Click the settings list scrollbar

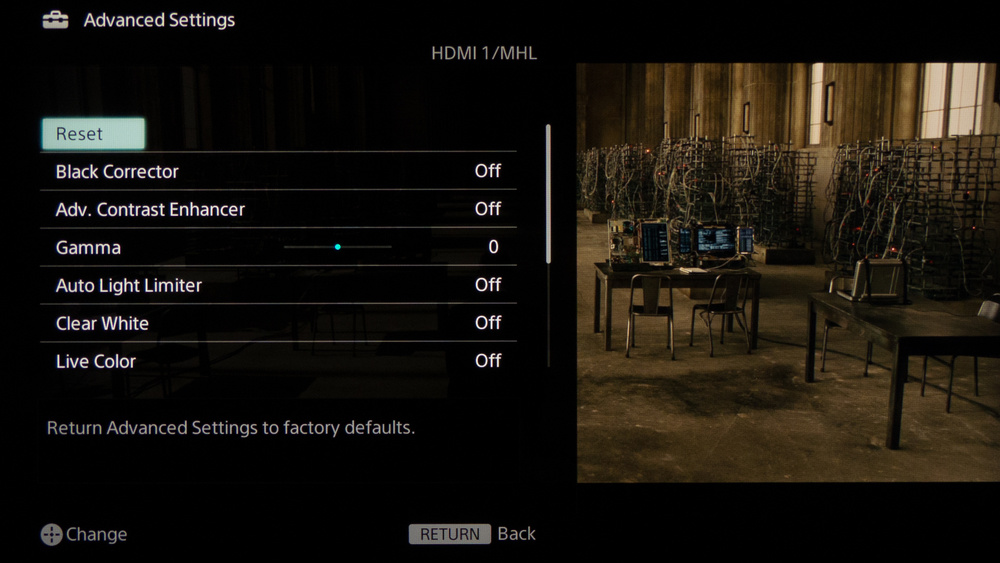pyautogui.click(x=548, y=195)
